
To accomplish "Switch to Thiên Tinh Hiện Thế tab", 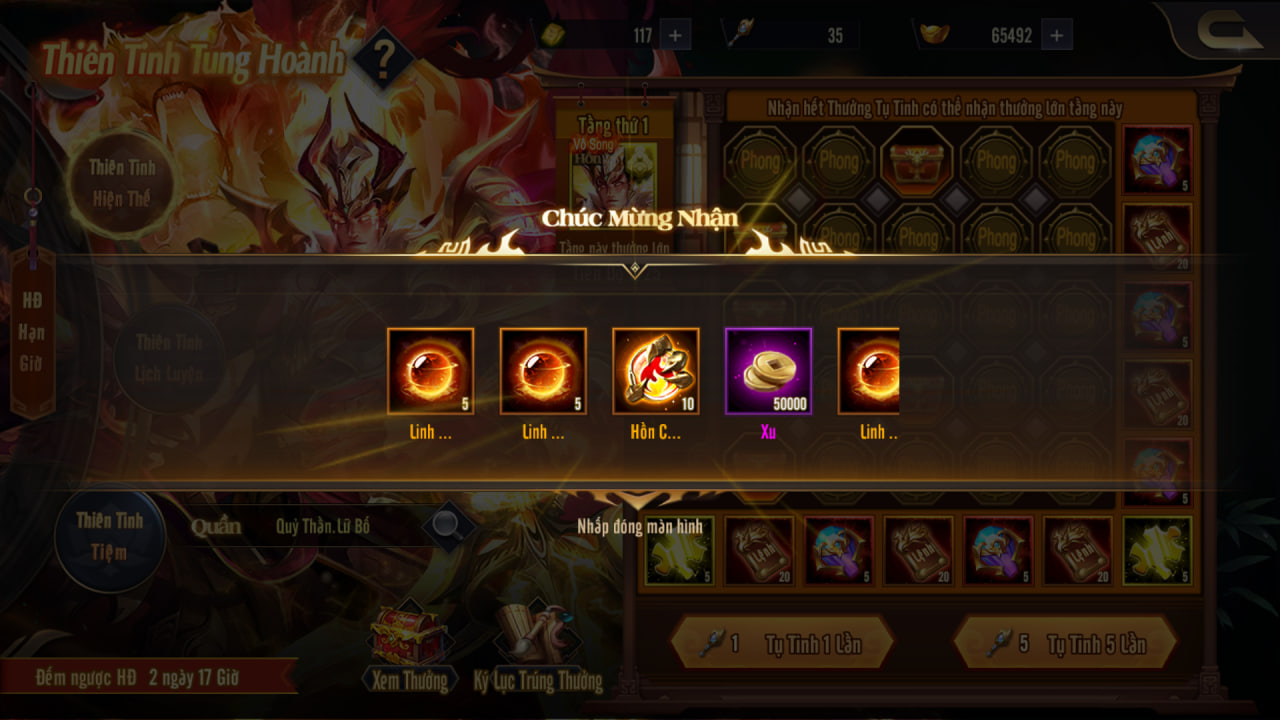I will [120, 182].
